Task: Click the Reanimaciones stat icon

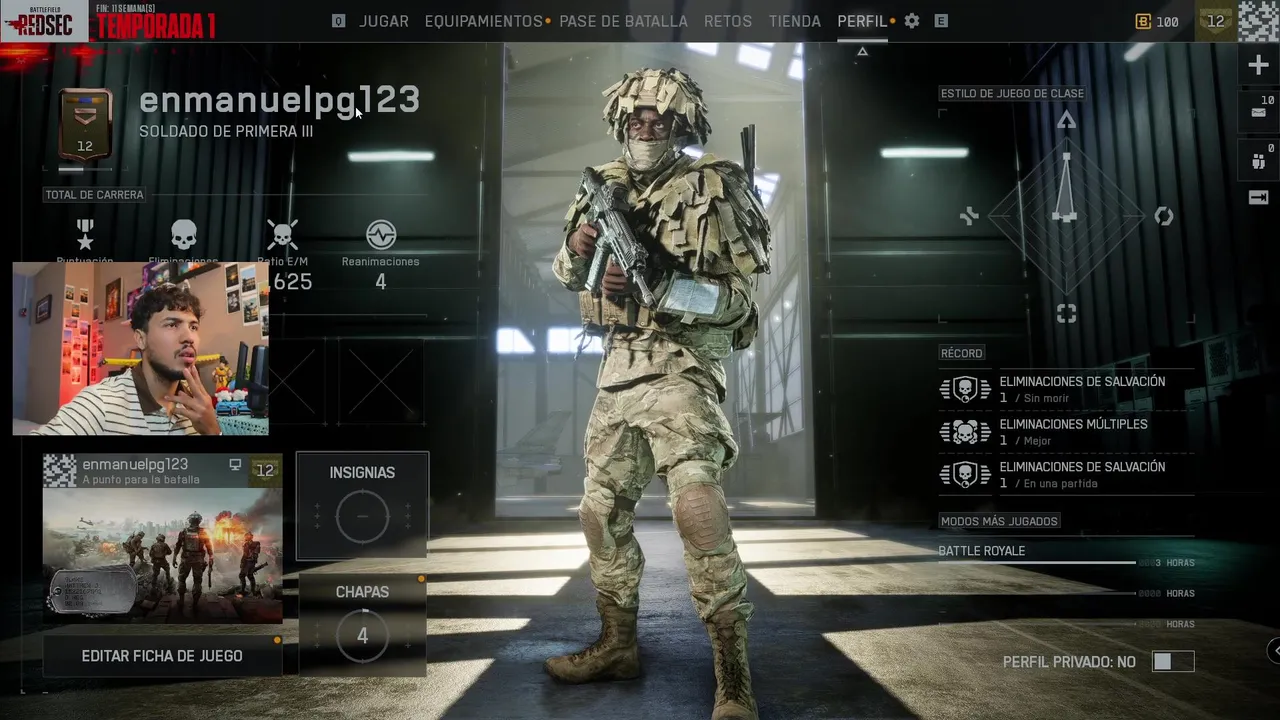Action: (x=380, y=235)
